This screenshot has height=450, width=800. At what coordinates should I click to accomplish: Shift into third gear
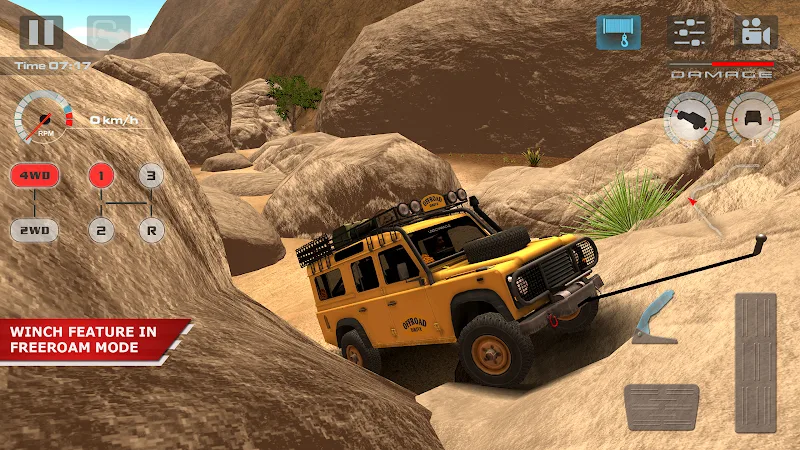(150, 178)
